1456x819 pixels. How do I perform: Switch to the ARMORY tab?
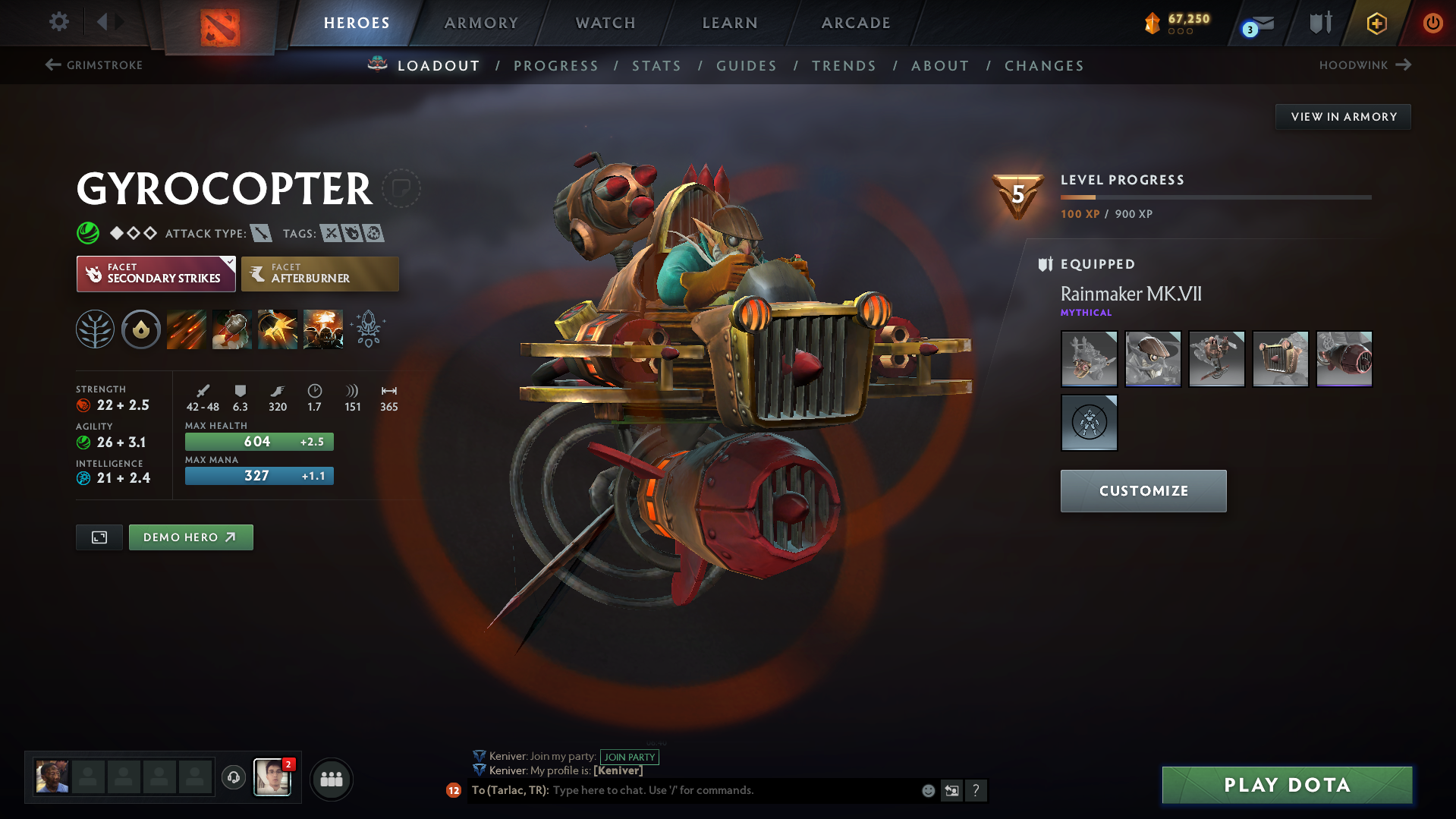[x=481, y=23]
